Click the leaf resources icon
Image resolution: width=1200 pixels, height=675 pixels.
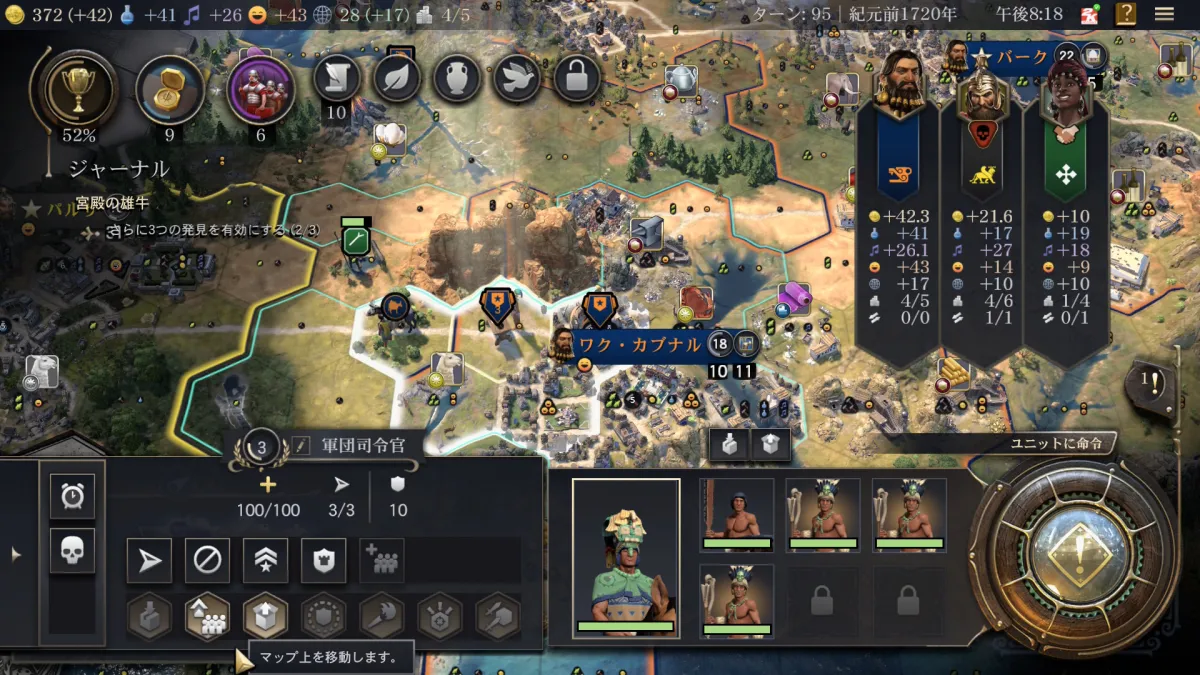pos(397,78)
